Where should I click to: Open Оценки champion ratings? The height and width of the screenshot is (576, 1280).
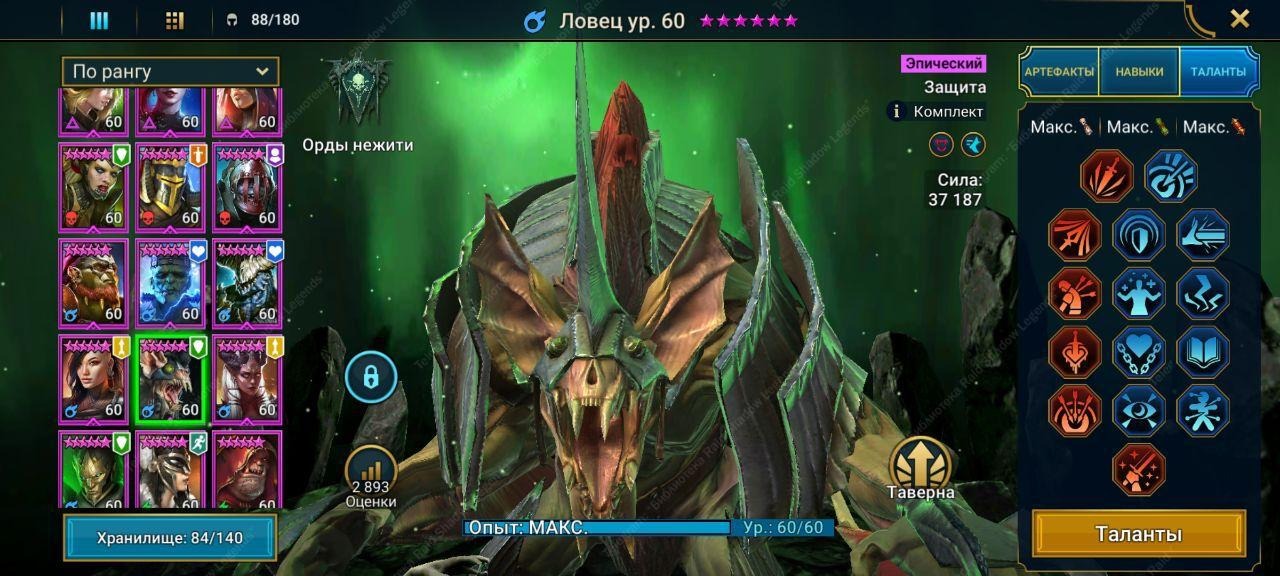point(371,474)
